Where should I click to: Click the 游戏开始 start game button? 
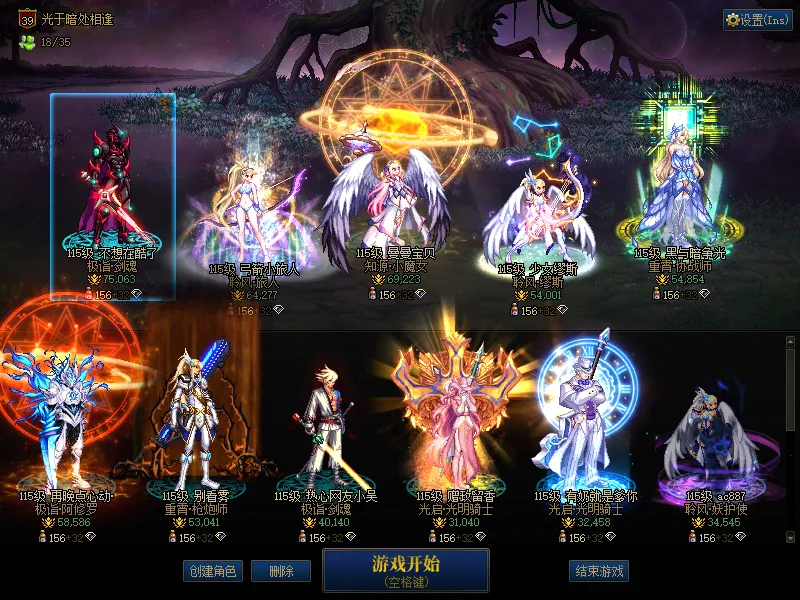click(405, 569)
